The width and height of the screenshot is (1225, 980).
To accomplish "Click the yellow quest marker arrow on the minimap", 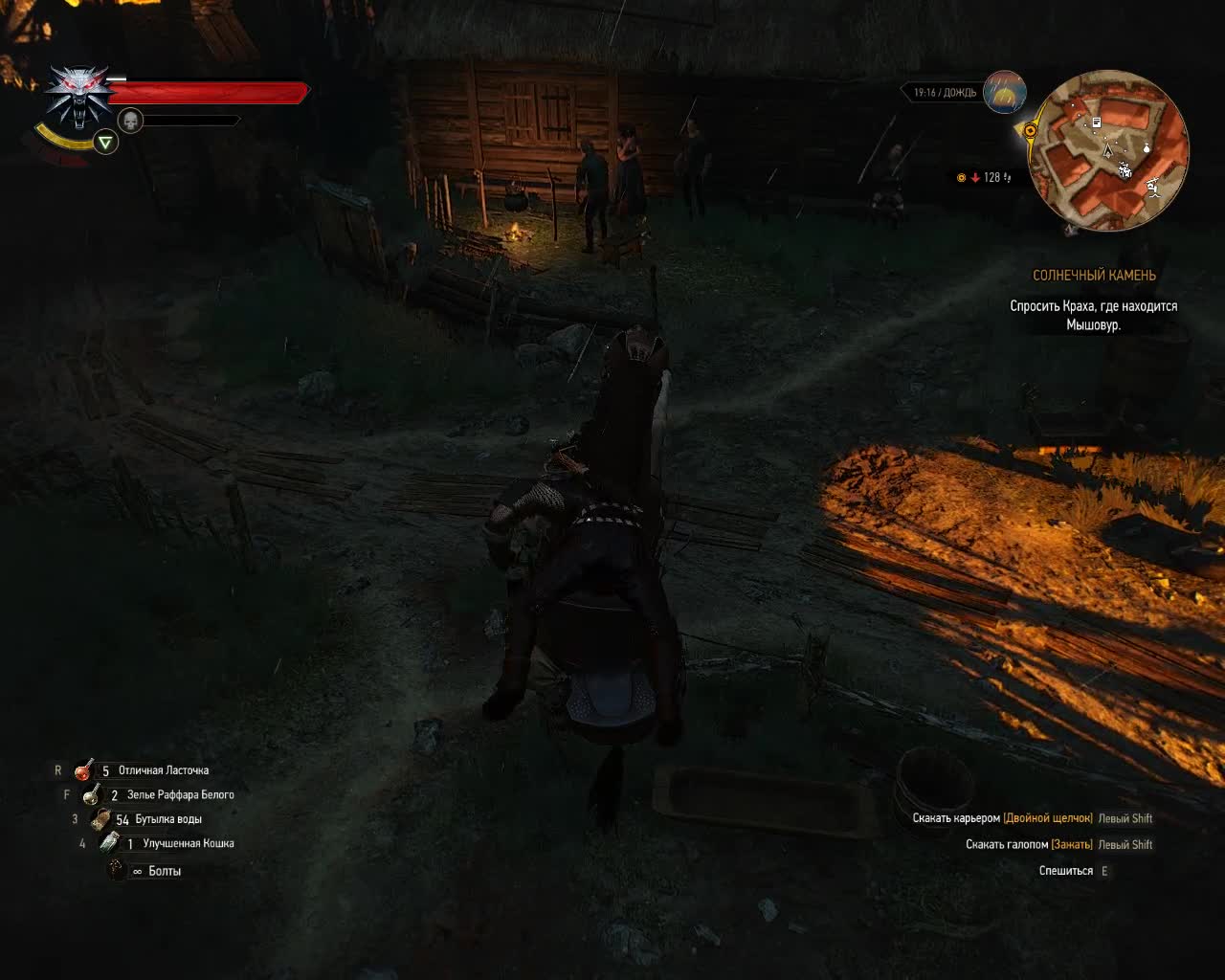I will pos(1030,130).
